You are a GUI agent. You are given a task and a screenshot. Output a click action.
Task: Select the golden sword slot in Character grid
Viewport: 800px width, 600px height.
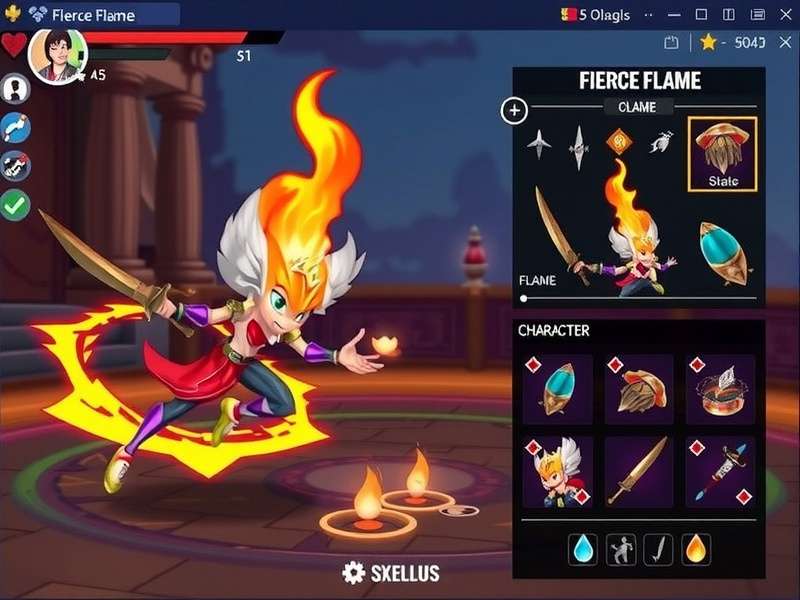(638, 470)
